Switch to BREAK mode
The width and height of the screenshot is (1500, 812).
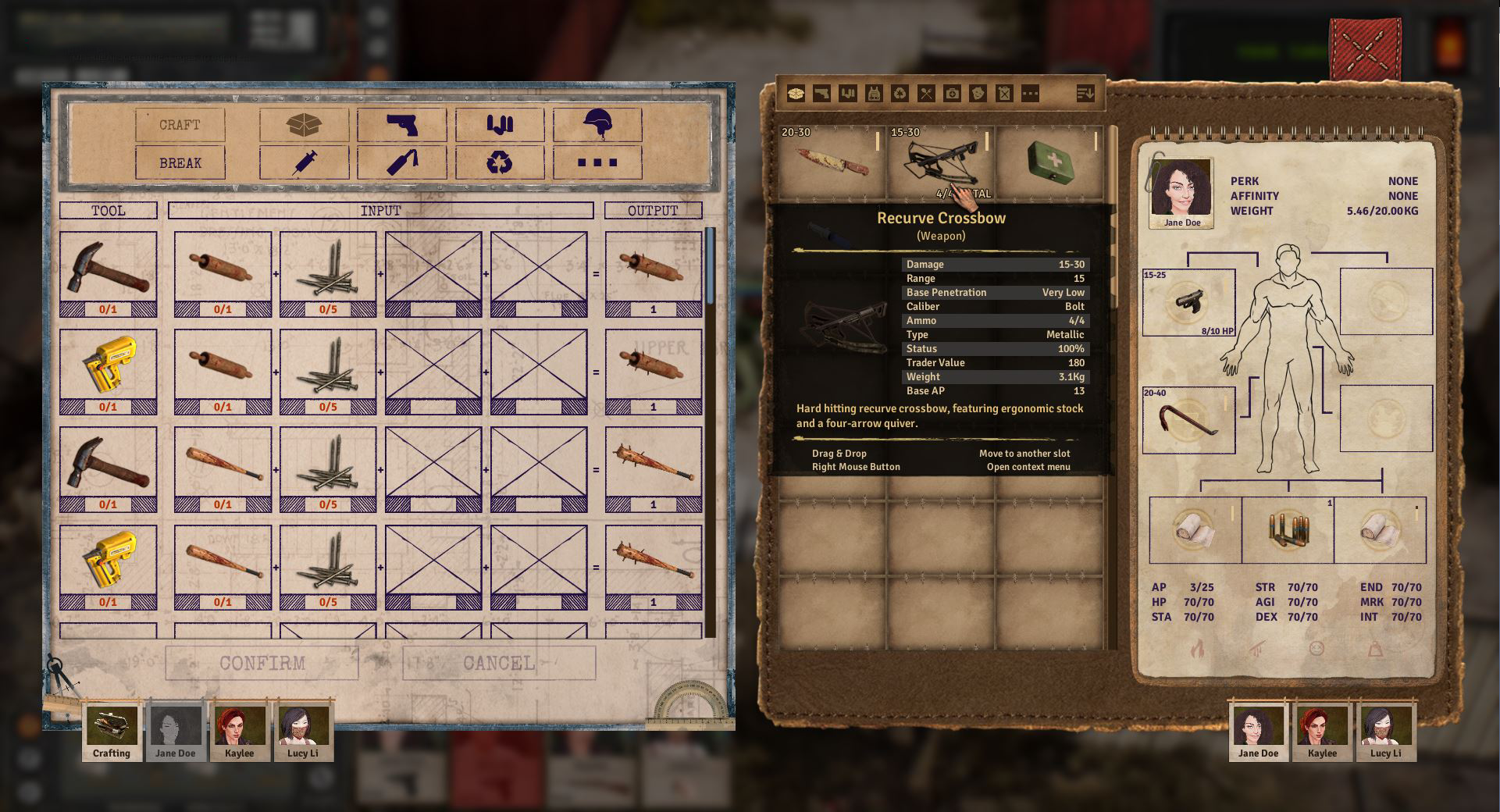pos(180,163)
